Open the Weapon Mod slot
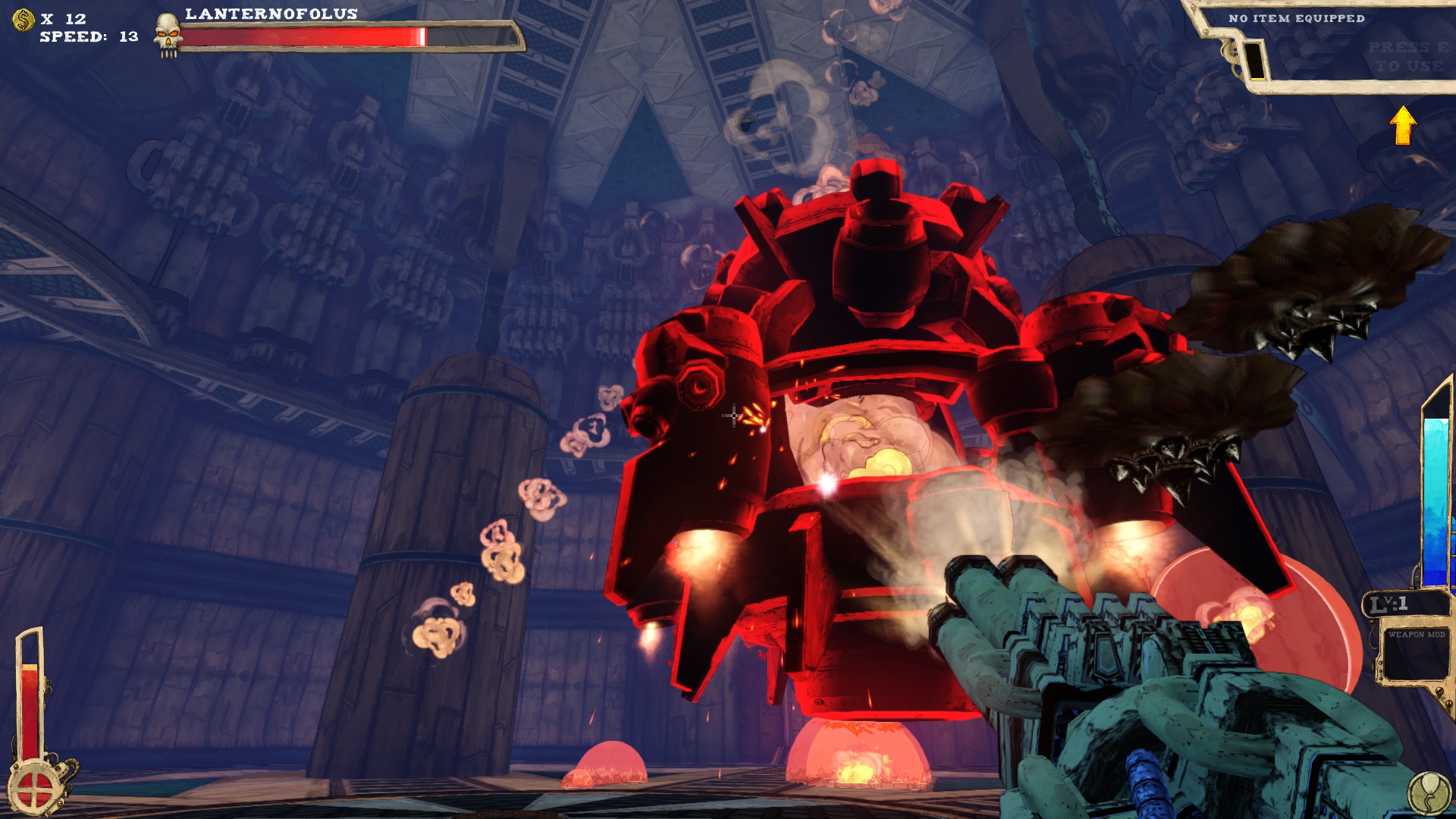Image resolution: width=1456 pixels, height=819 pixels. click(1415, 654)
